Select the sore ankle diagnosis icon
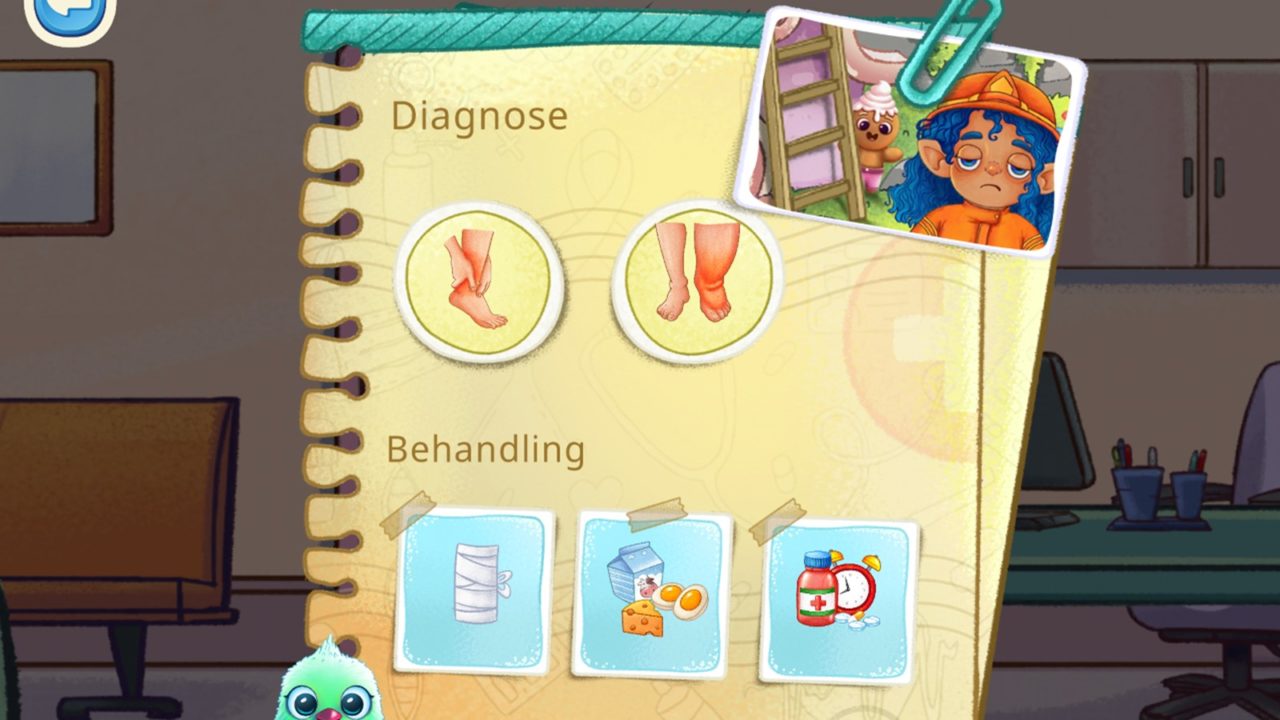 click(479, 283)
